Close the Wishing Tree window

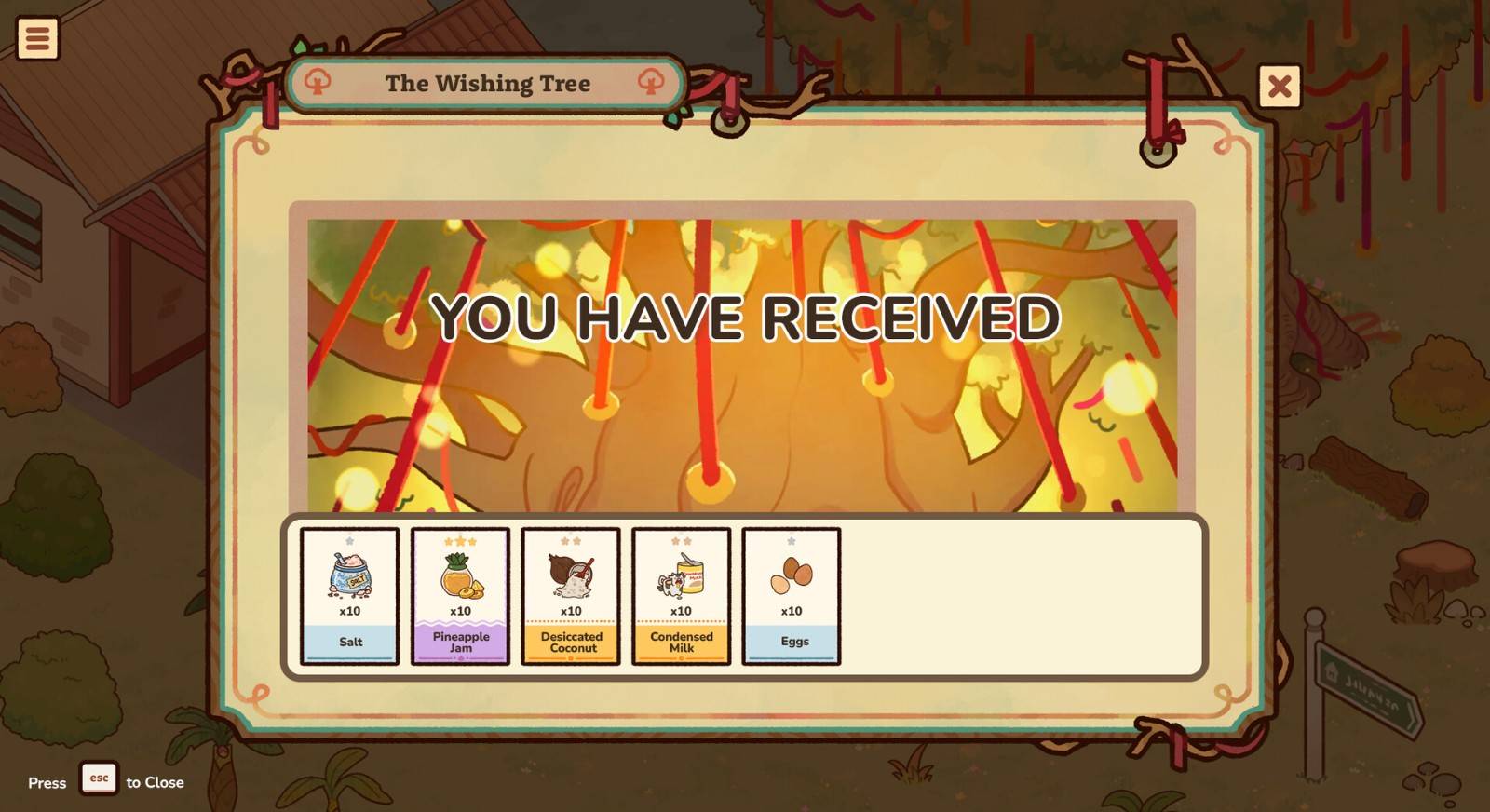pos(1280,88)
